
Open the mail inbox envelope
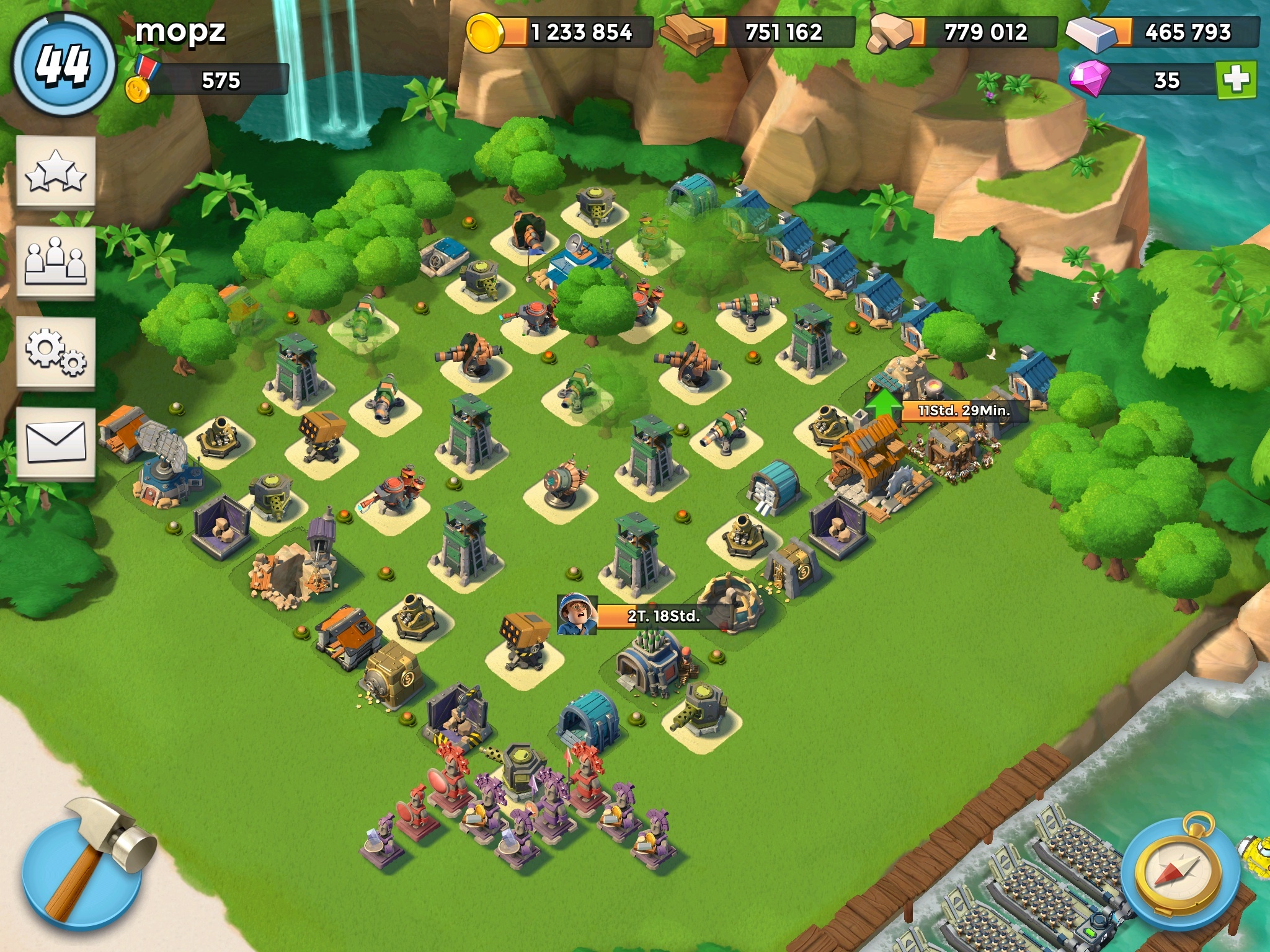click(56, 442)
